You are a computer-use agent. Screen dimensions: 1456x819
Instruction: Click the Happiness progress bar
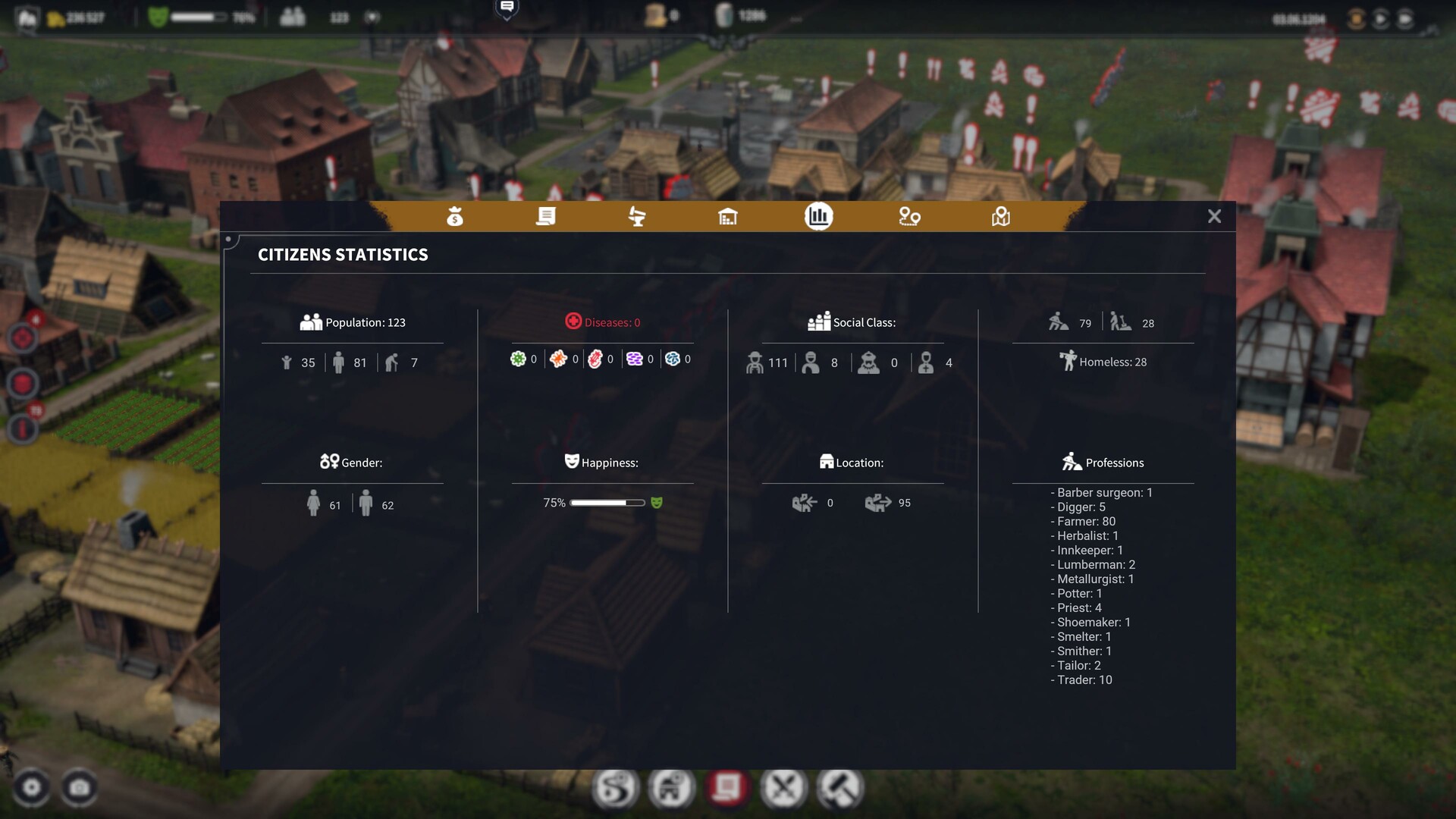point(607,502)
